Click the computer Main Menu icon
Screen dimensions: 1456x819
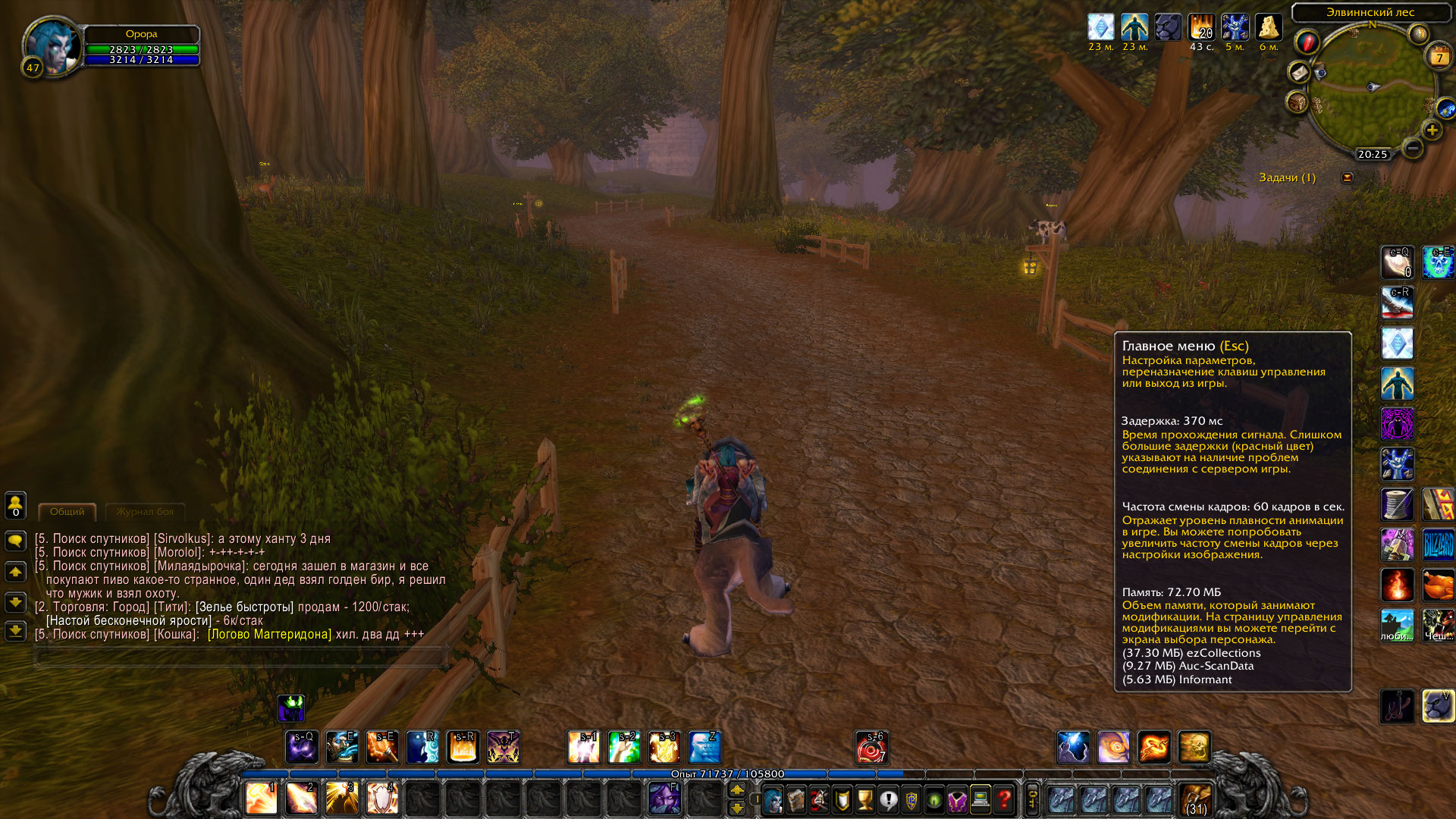click(x=981, y=800)
